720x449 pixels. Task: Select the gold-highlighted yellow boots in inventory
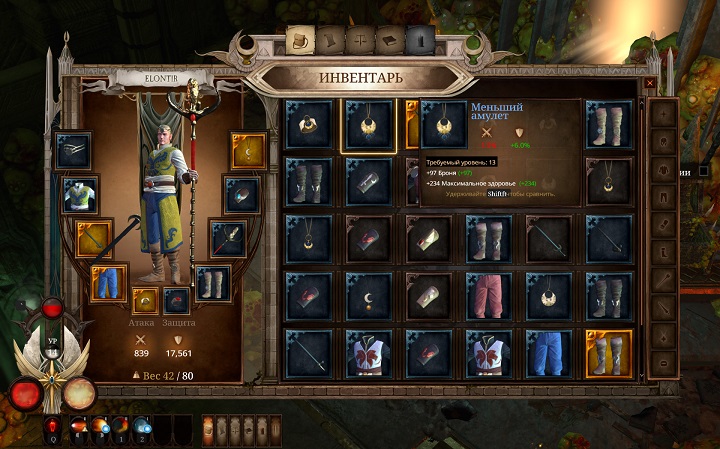click(x=609, y=352)
